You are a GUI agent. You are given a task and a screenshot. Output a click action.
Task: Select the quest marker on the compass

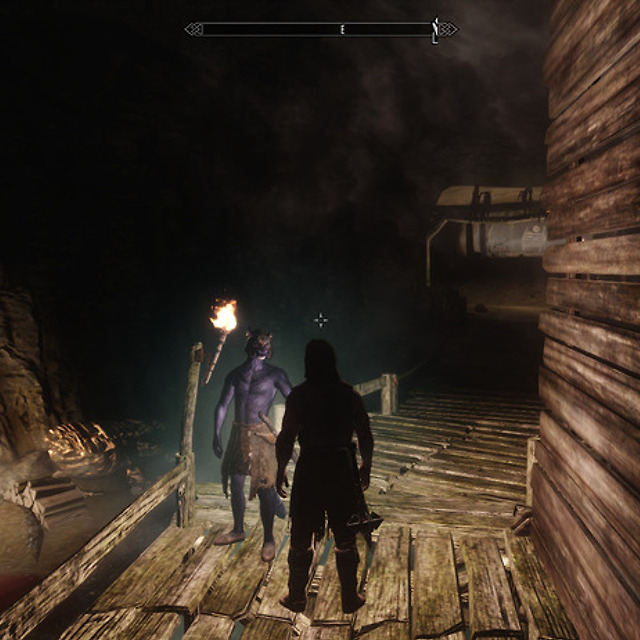click(x=435, y=30)
